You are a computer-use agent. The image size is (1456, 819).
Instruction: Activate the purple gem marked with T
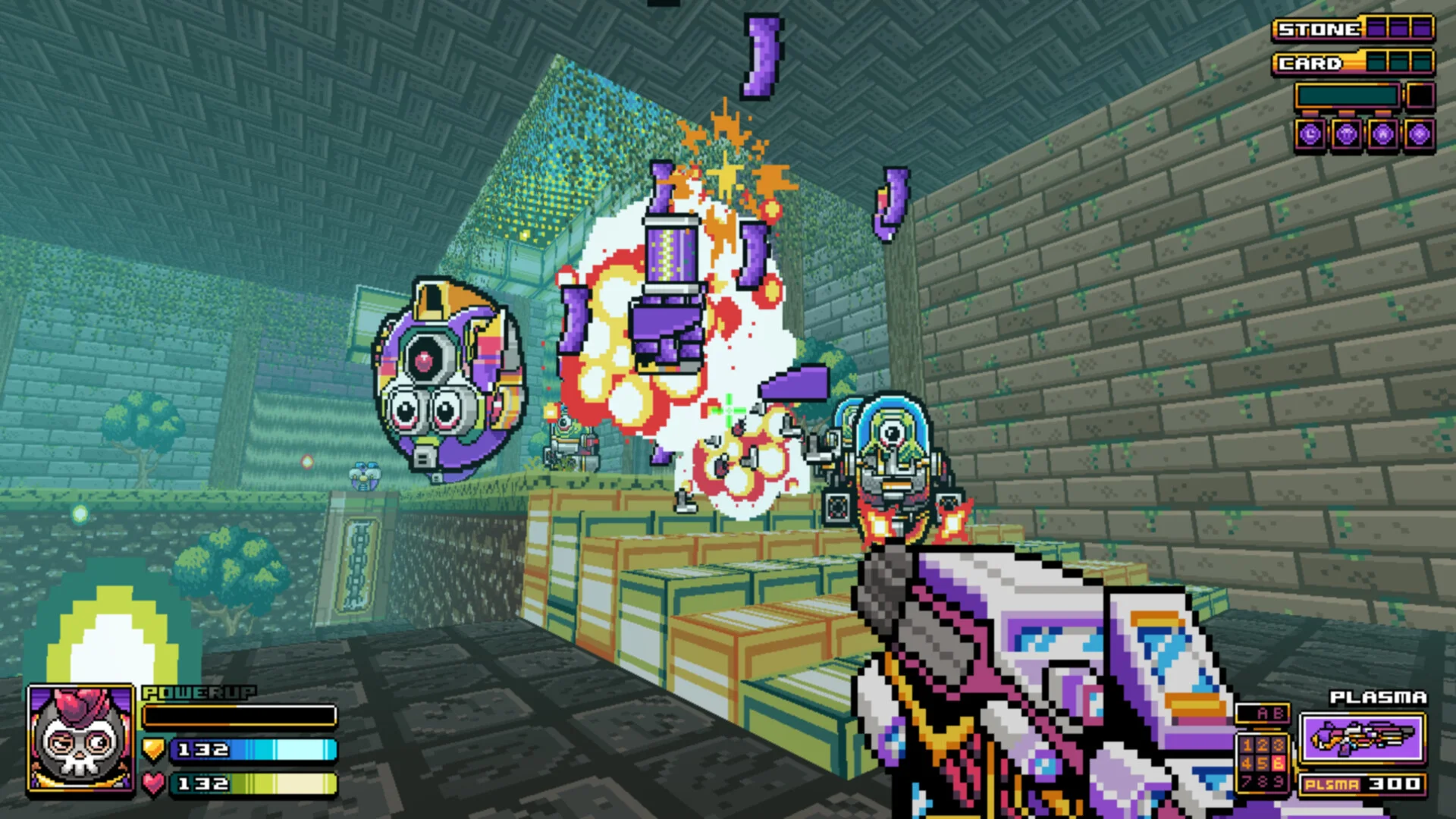point(1346,136)
